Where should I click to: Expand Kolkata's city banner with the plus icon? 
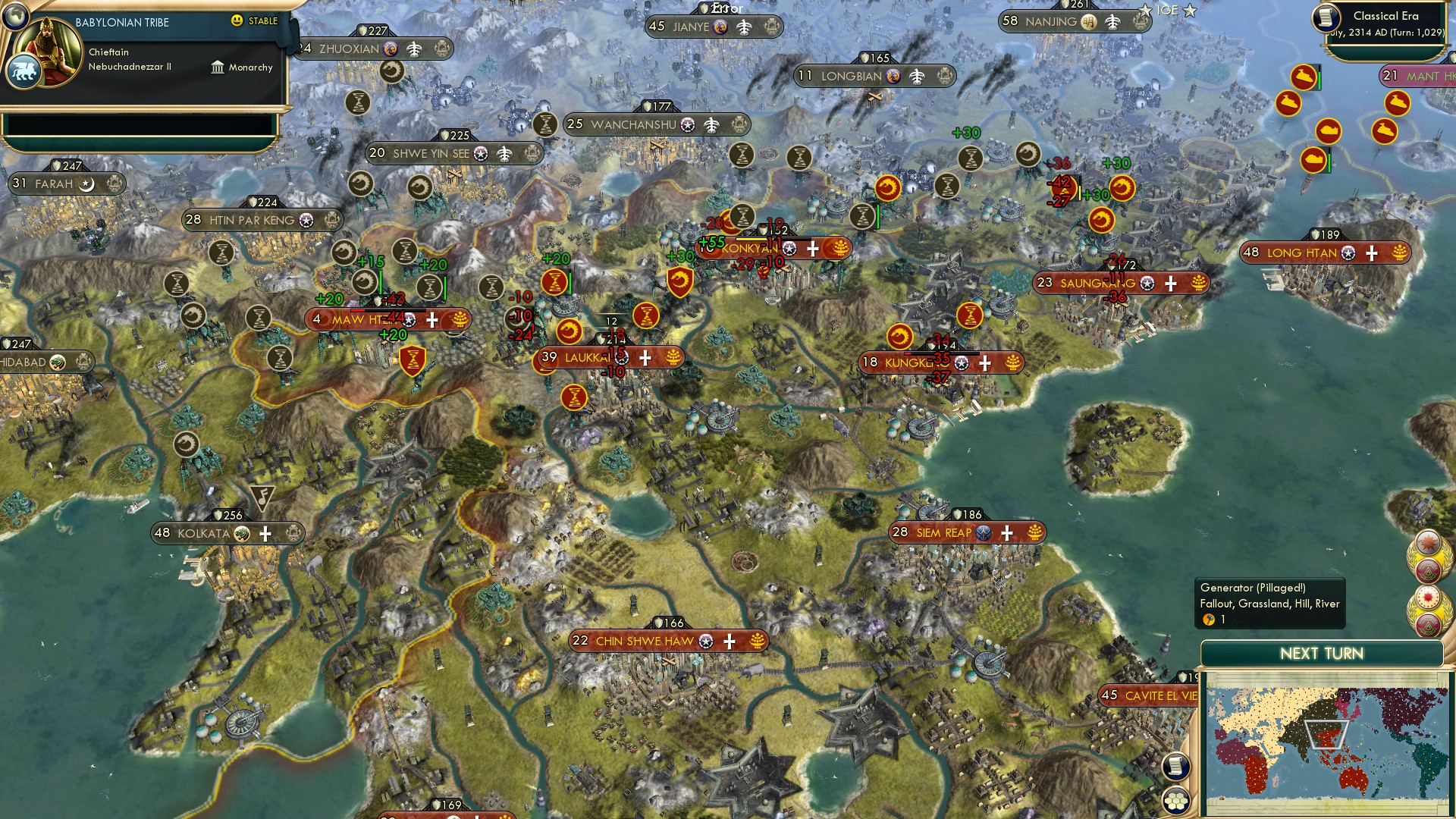point(265,534)
